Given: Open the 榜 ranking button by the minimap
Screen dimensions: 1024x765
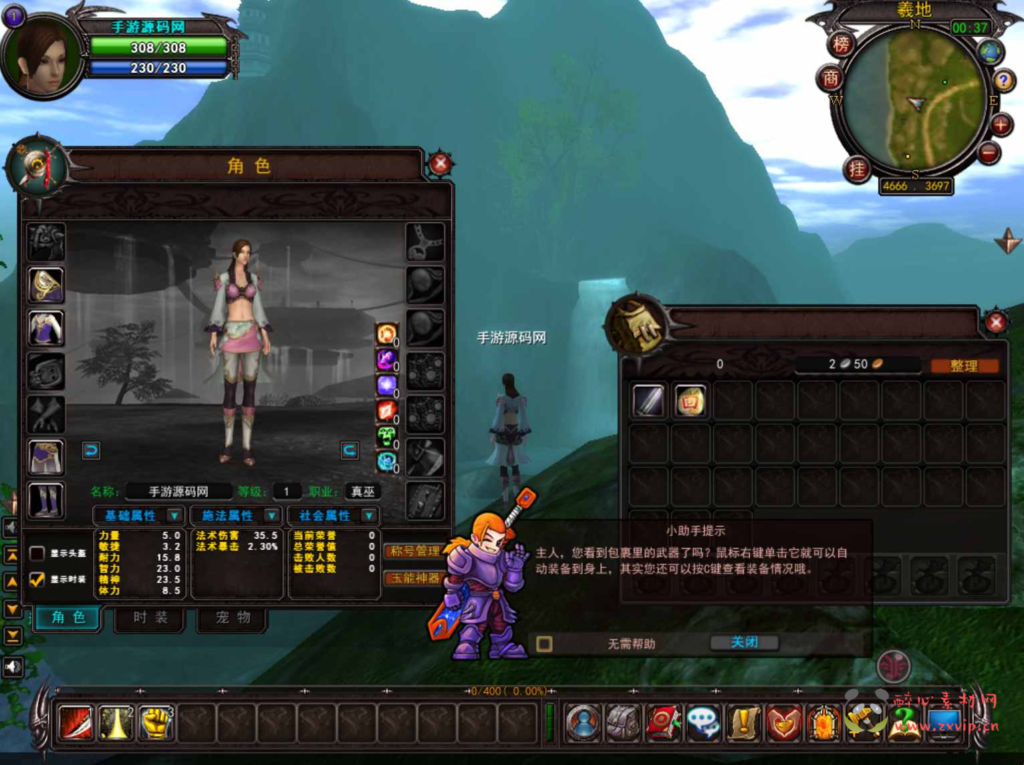Looking at the screenshot, I should pyautogui.click(x=841, y=44).
